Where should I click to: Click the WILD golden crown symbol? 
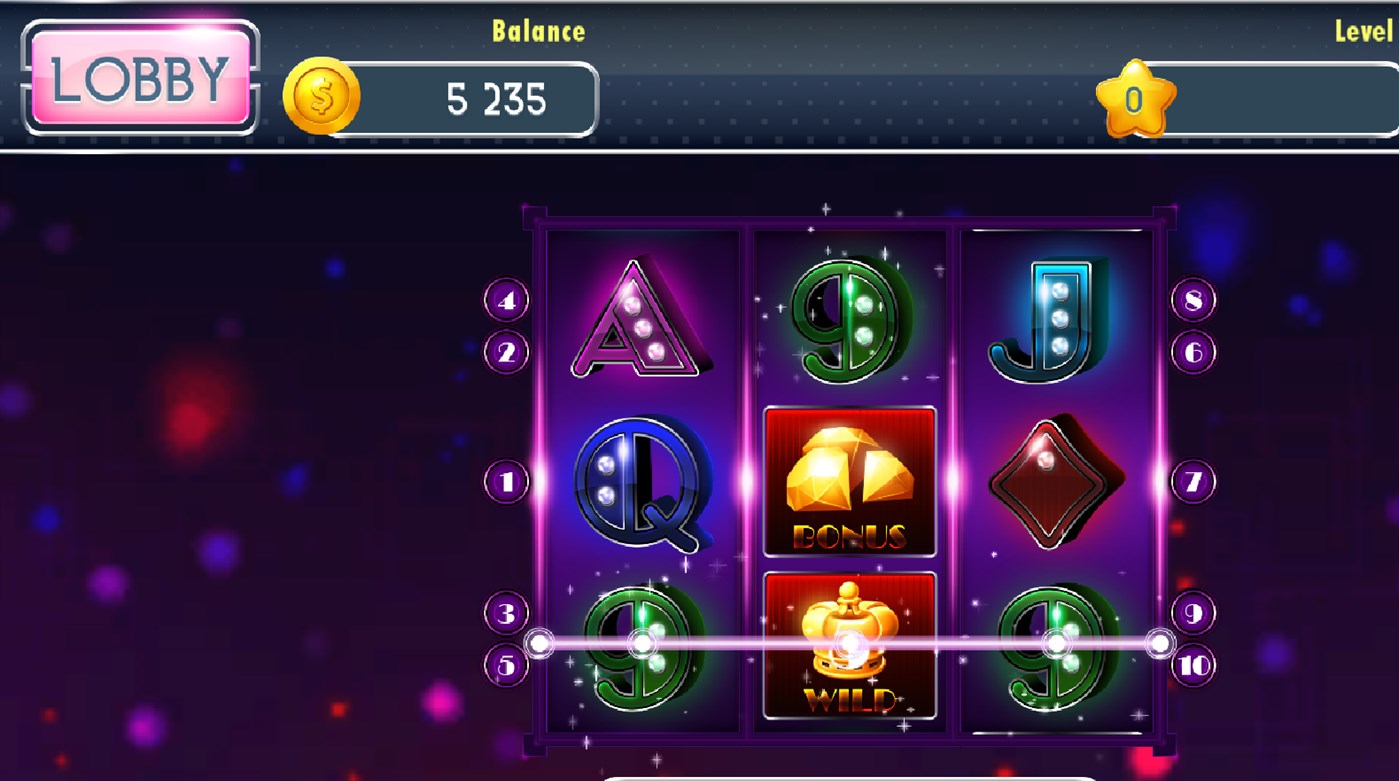(x=849, y=645)
